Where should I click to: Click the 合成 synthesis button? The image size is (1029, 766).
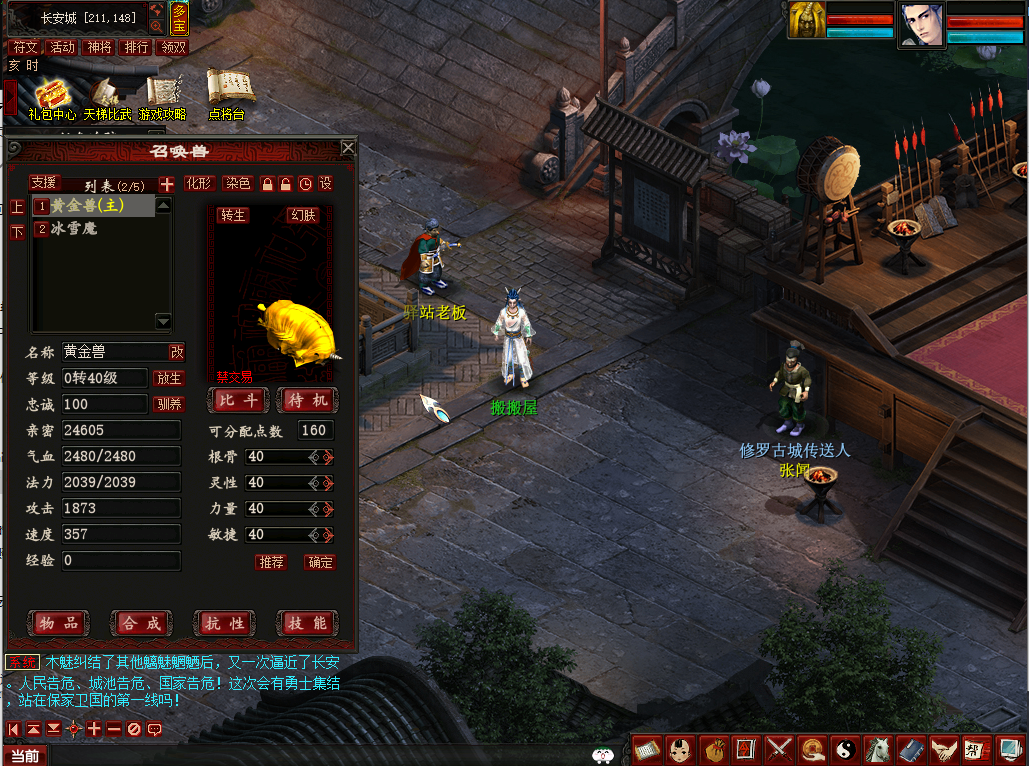(x=141, y=623)
